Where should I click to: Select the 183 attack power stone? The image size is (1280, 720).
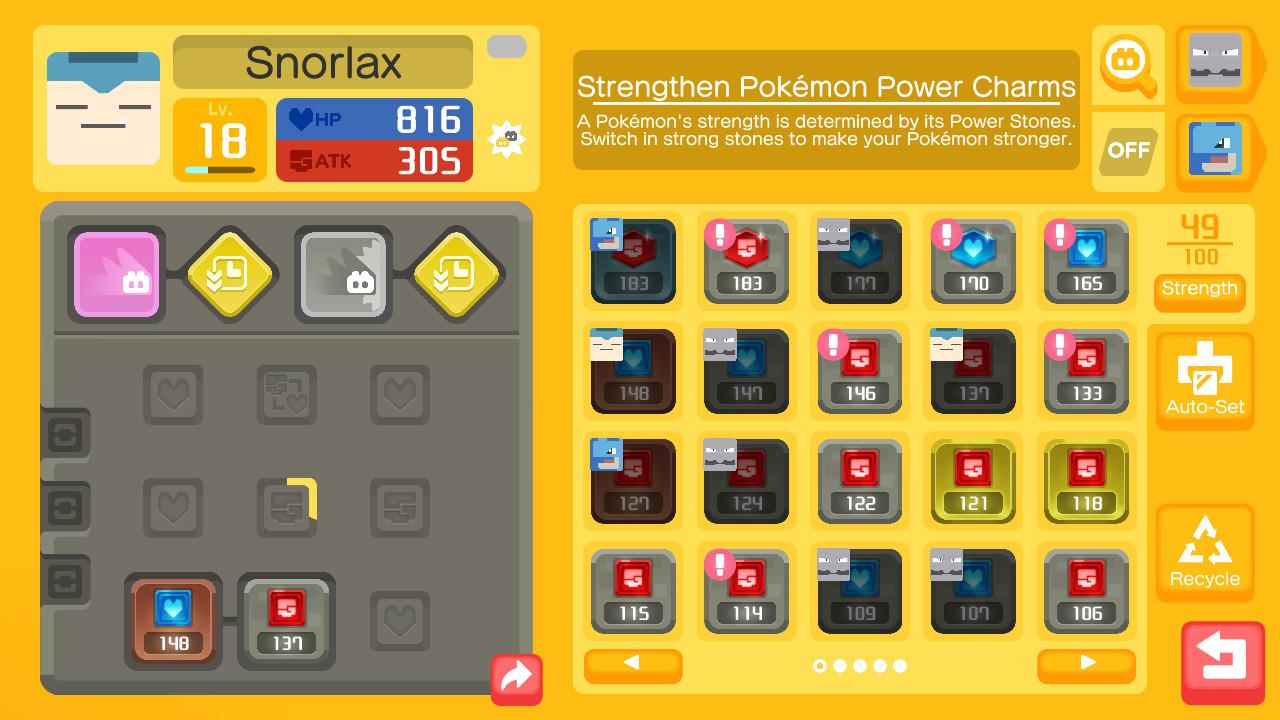click(633, 262)
